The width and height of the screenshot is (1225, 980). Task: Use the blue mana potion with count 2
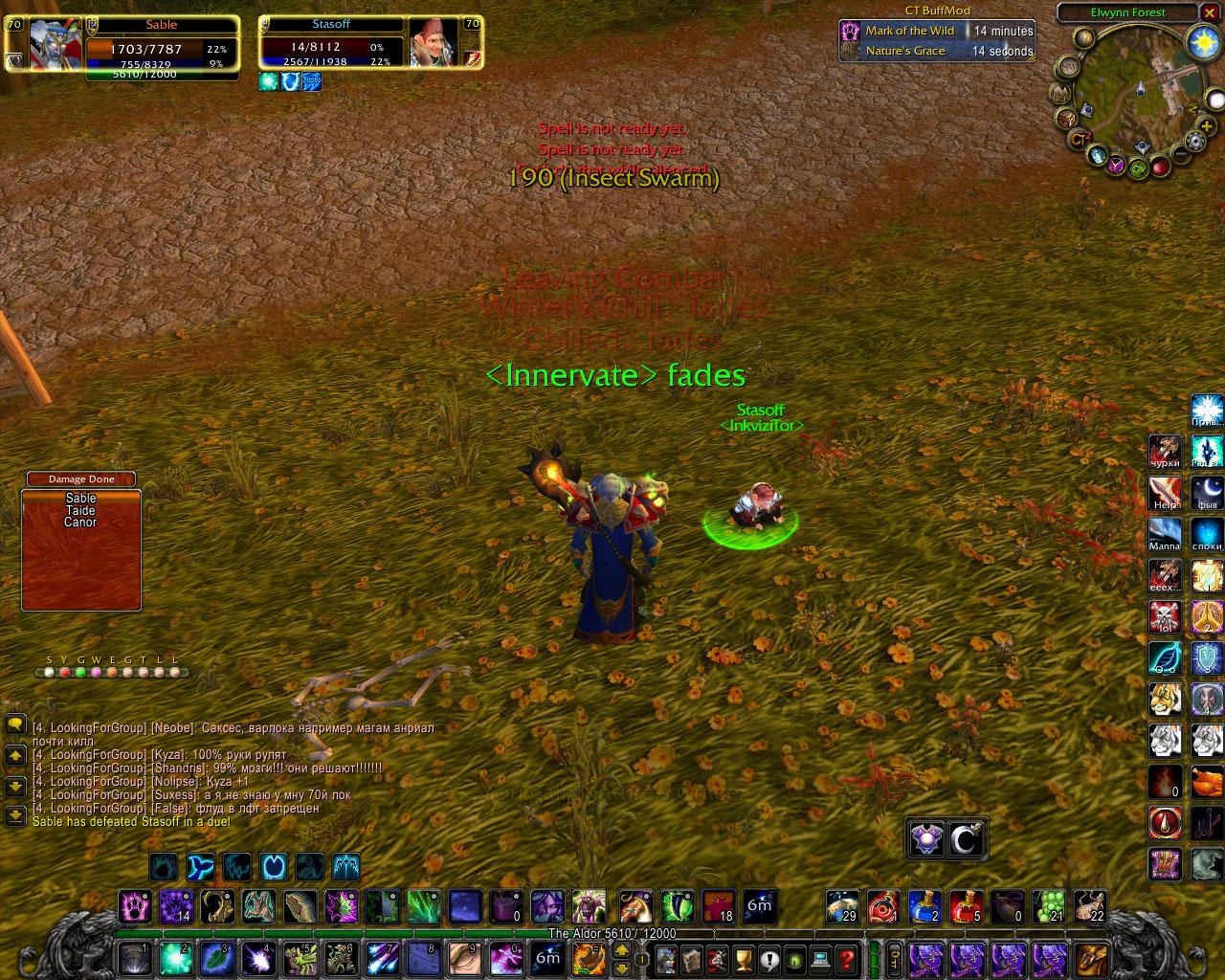pos(924,905)
